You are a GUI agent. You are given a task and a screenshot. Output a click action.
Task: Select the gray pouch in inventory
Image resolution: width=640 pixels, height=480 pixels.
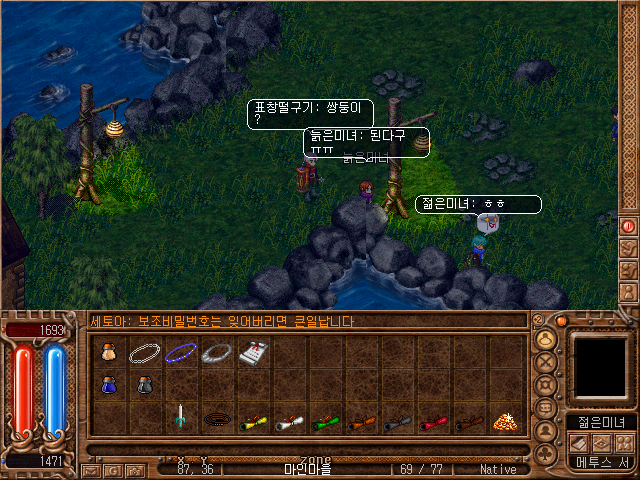(x=144, y=385)
